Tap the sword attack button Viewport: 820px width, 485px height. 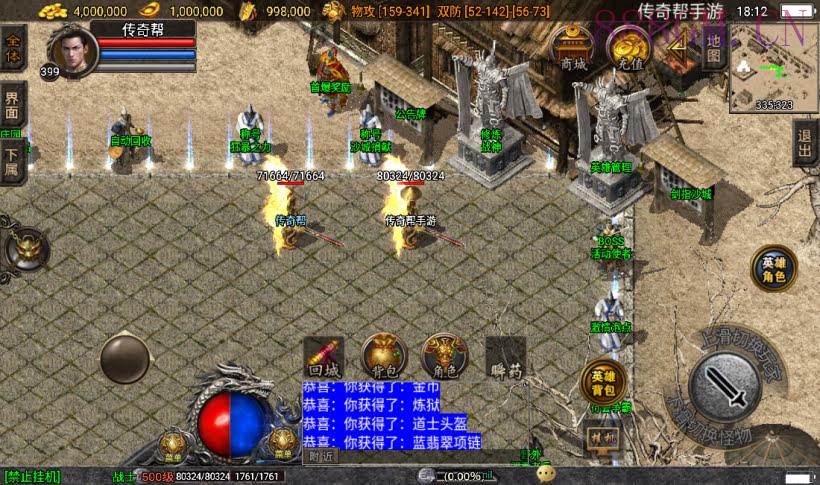pos(725,384)
